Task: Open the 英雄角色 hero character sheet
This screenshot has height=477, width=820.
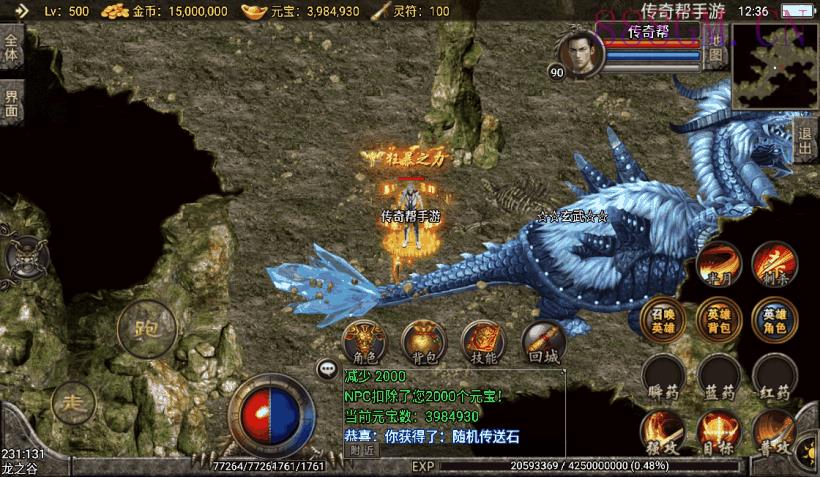Action: tap(774, 319)
